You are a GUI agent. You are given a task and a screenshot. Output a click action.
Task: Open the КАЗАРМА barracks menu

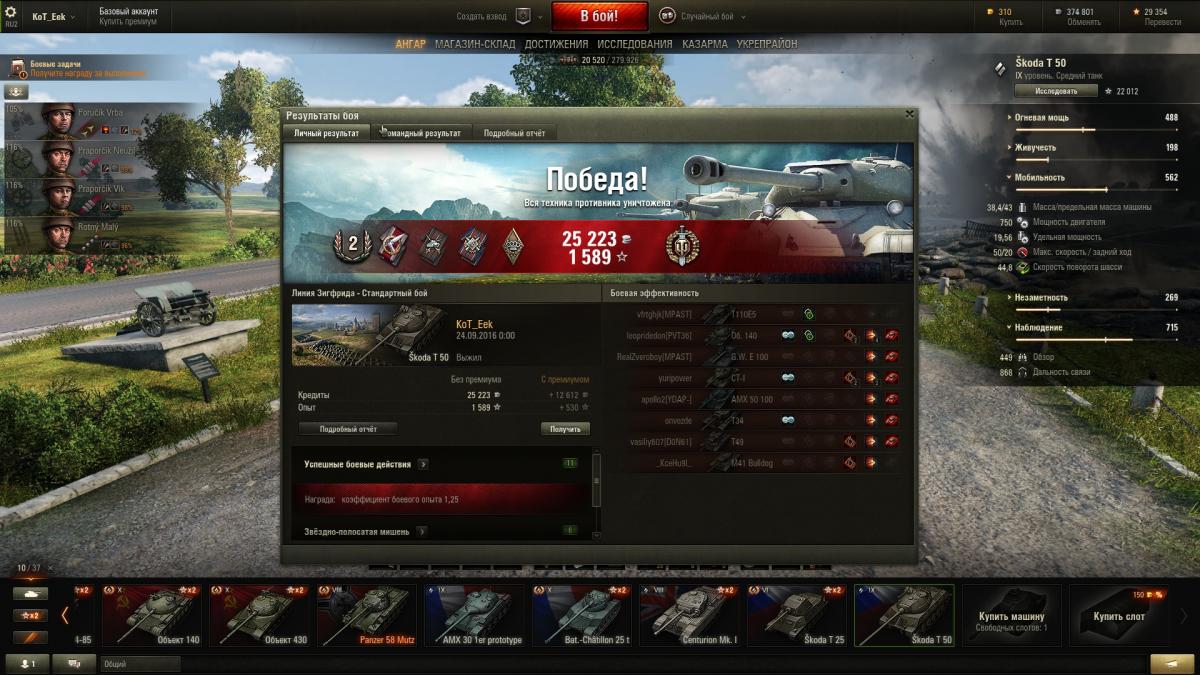pos(705,45)
